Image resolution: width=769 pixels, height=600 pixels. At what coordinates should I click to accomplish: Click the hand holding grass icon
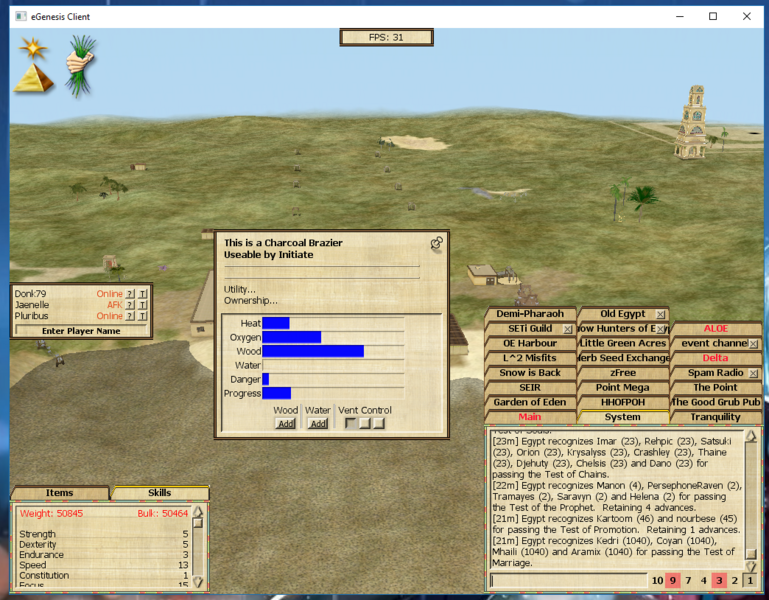(x=81, y=63)
